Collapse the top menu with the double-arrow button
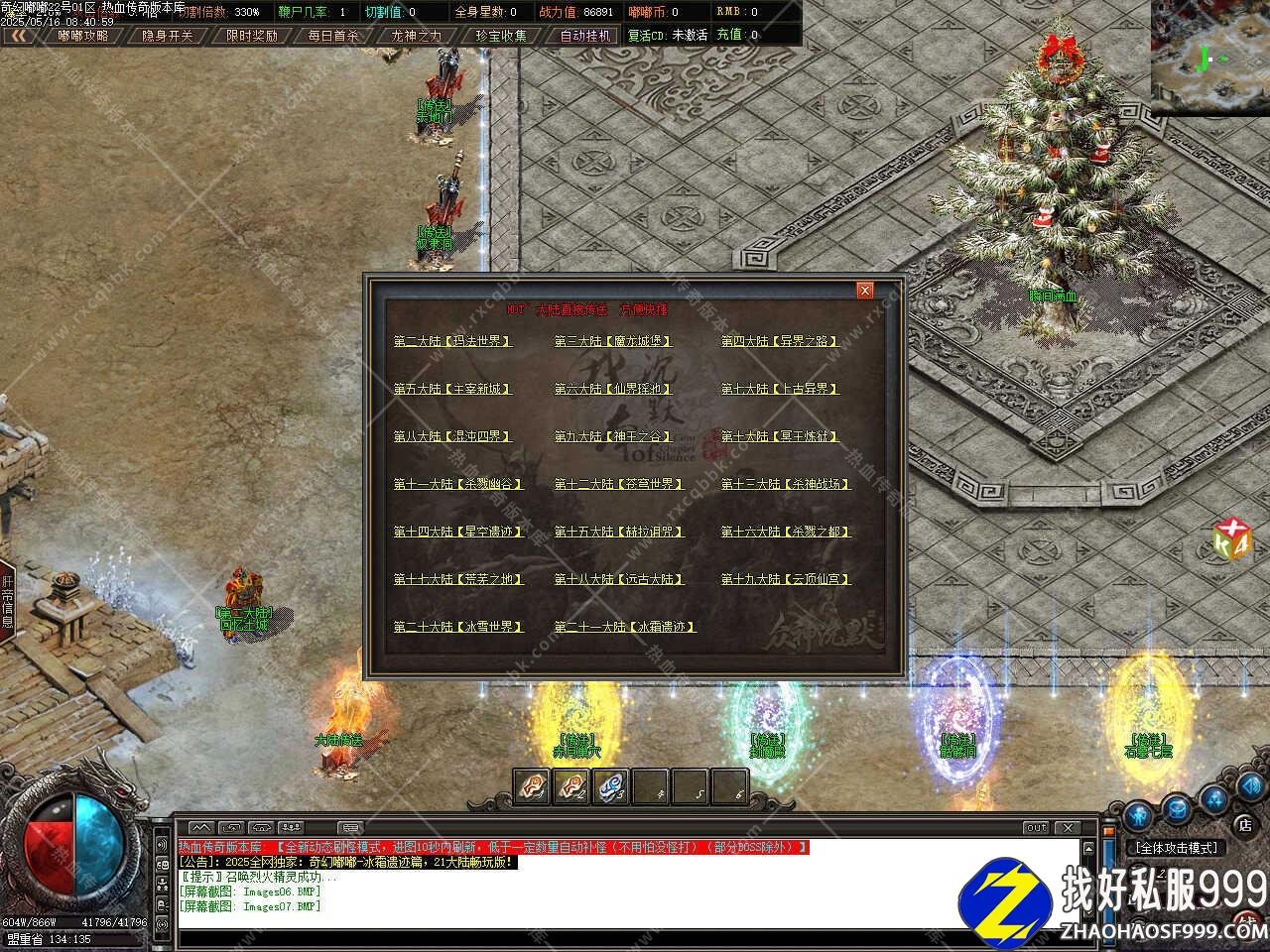 19,35
